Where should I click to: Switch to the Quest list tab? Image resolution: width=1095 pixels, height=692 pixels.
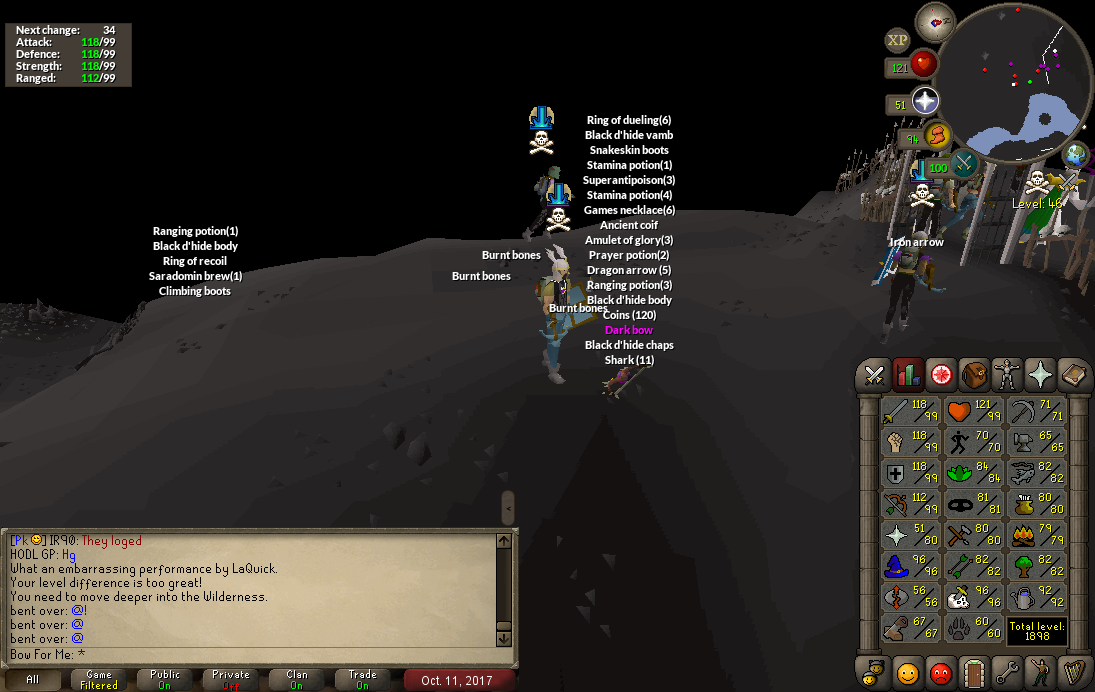coord(941,375)
